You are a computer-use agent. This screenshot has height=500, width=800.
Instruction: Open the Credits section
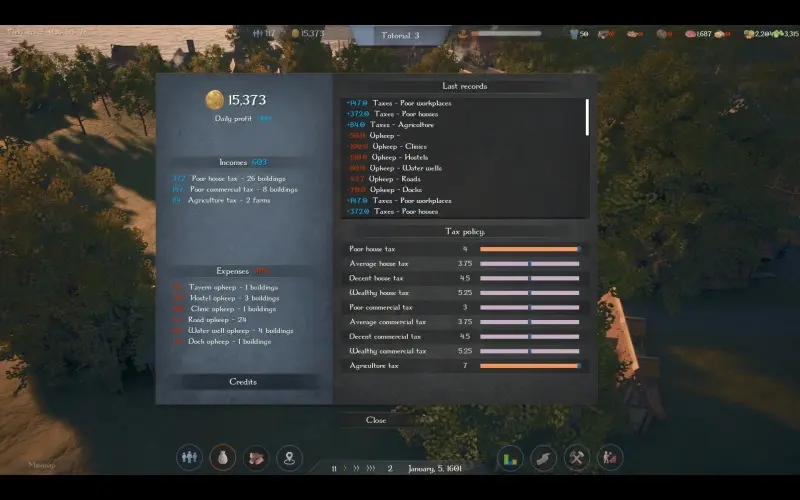point(243,382)
